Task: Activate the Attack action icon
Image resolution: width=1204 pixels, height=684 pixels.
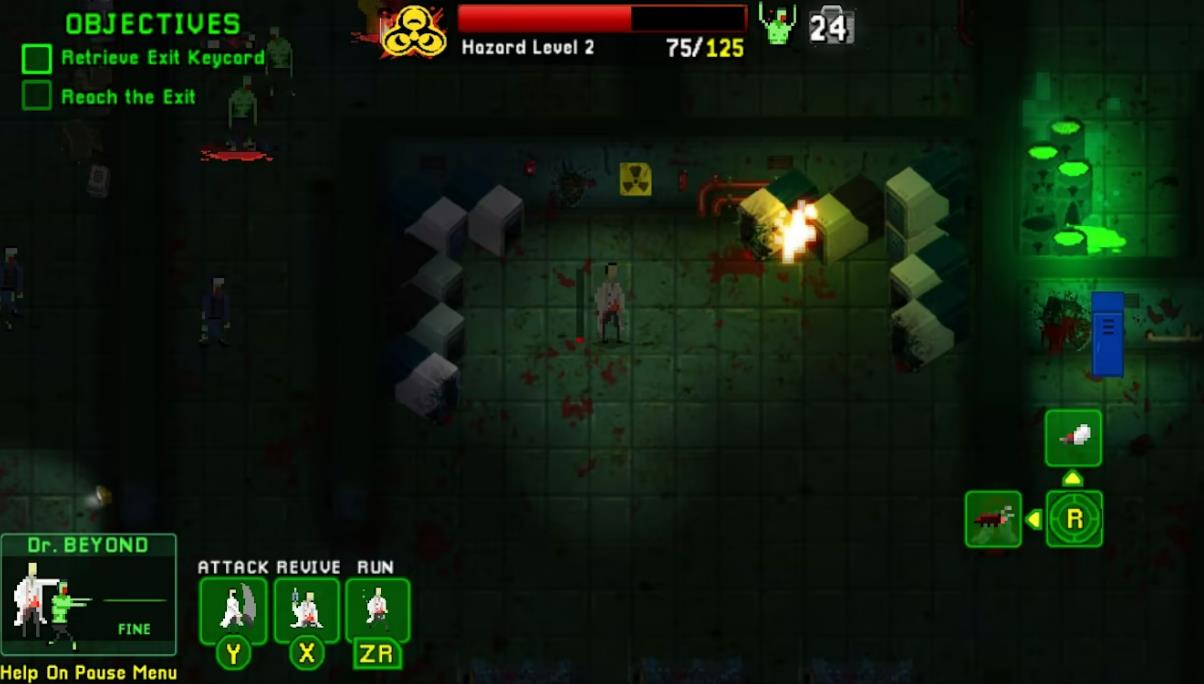Action: 233,609
